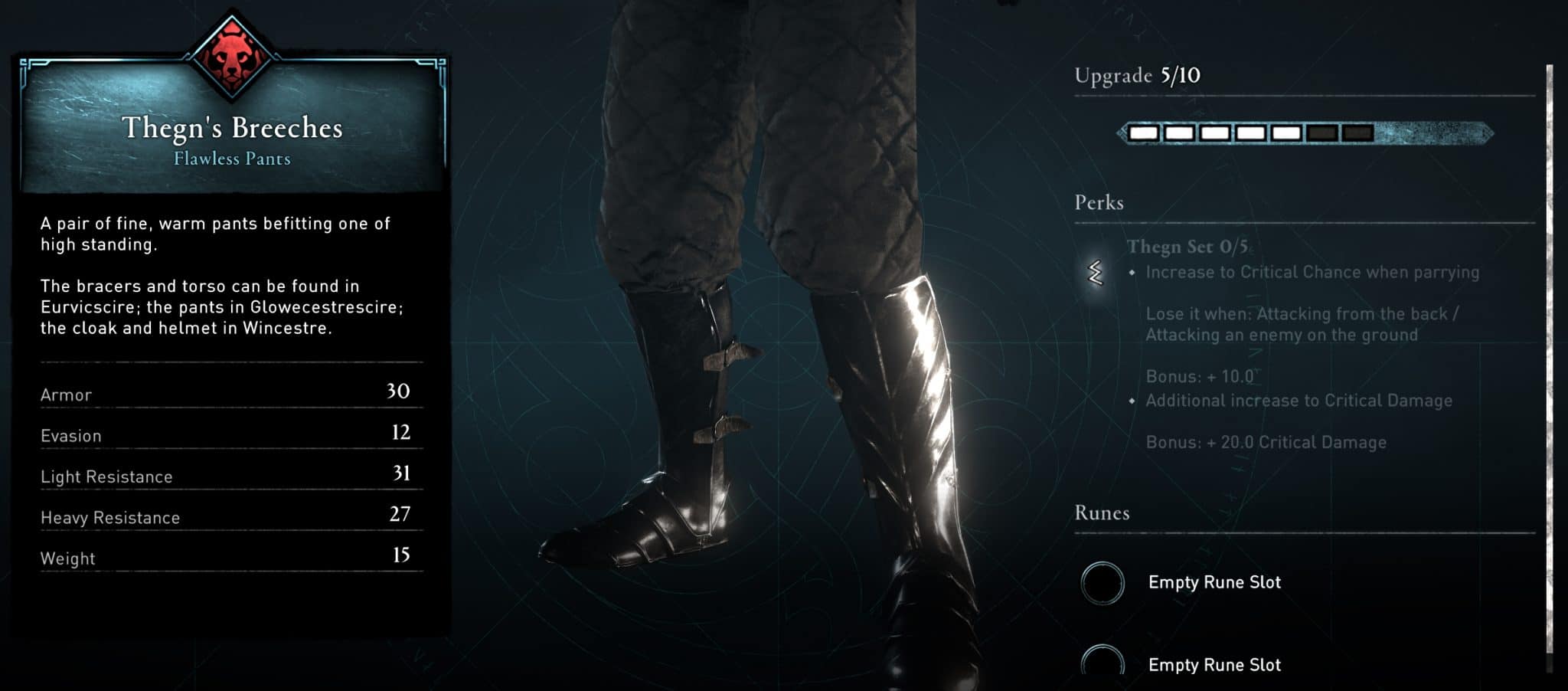Expand the Perks section header

click(x=1099, y=202)
